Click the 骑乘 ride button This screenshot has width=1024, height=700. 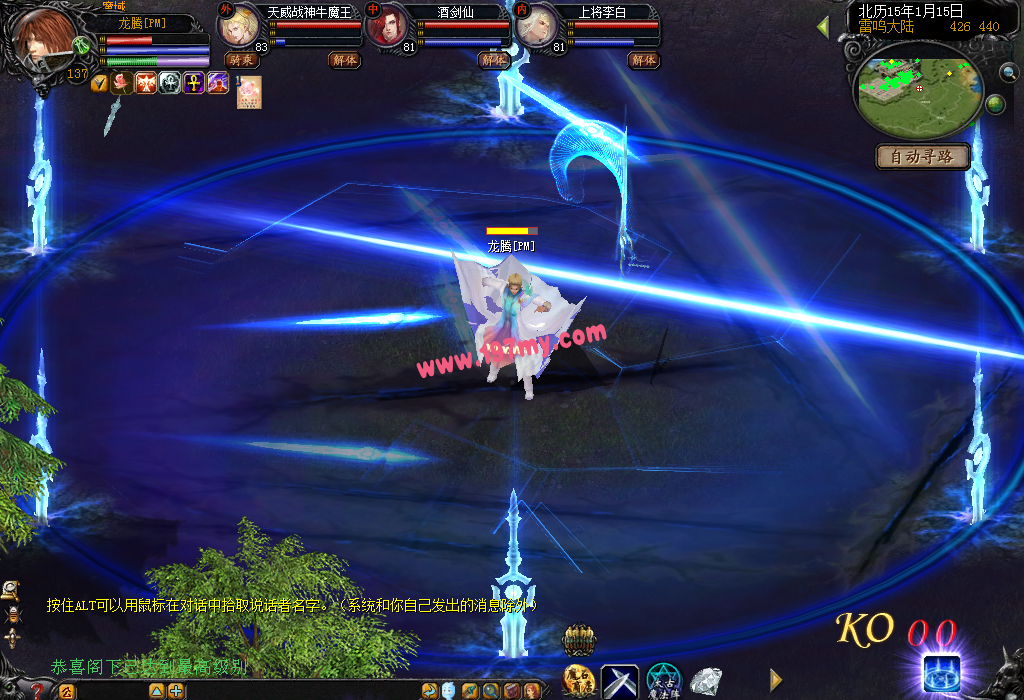pyautogui.click(x=241, y=60)
